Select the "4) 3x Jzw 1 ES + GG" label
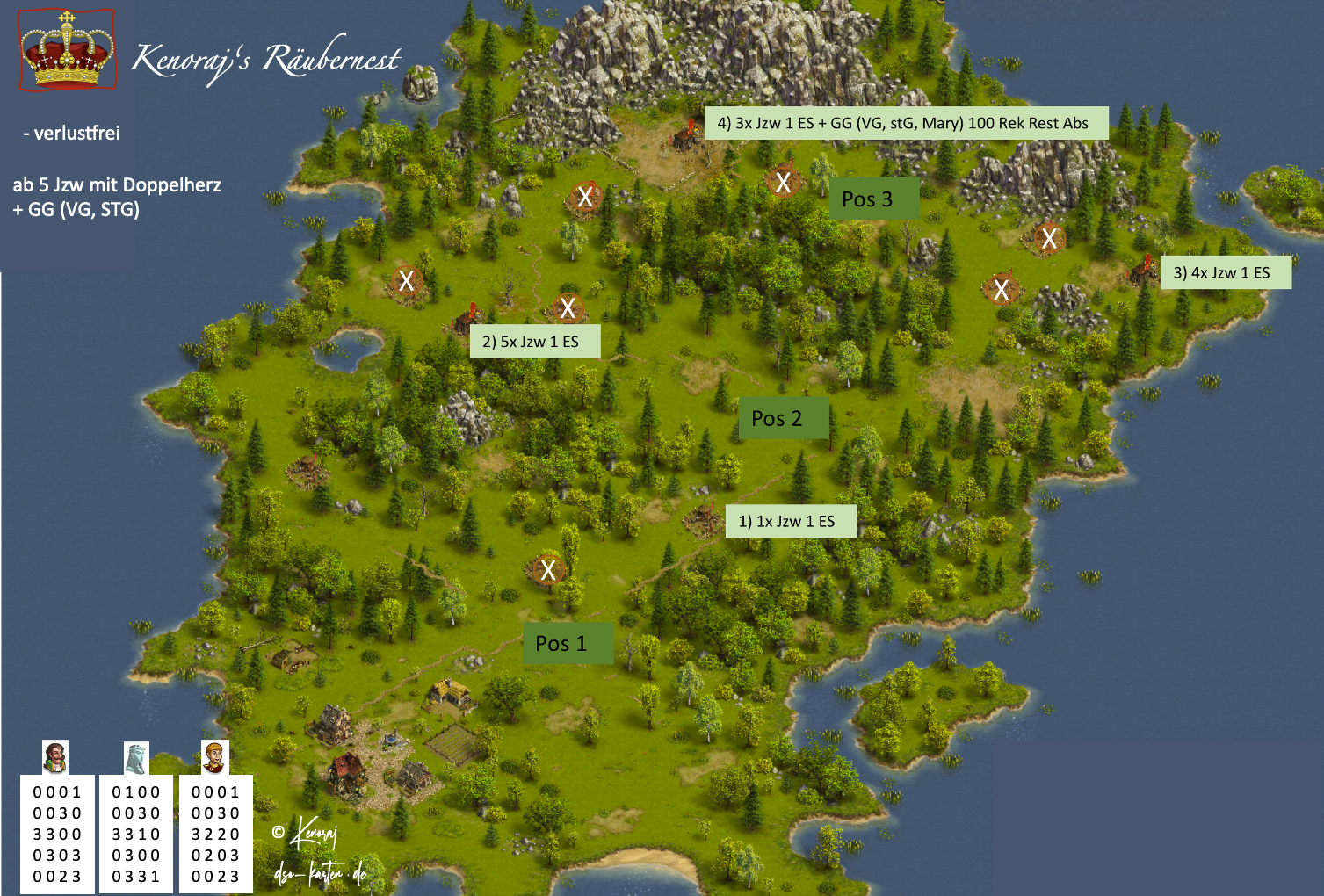Viewport: 1324px width, 896px height. (x=905, y=123)
